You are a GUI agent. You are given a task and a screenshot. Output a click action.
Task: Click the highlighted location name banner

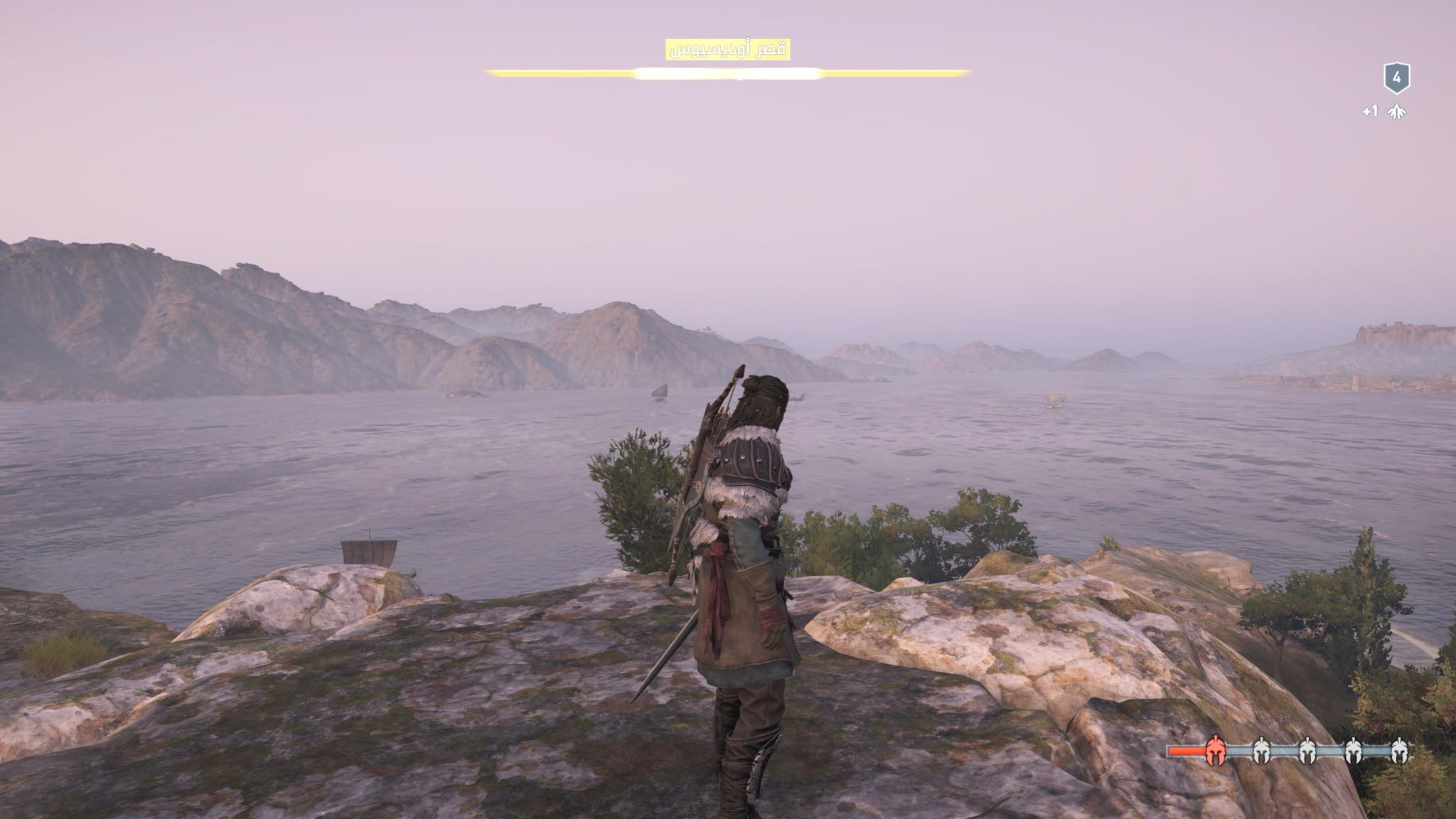[727, 50]
